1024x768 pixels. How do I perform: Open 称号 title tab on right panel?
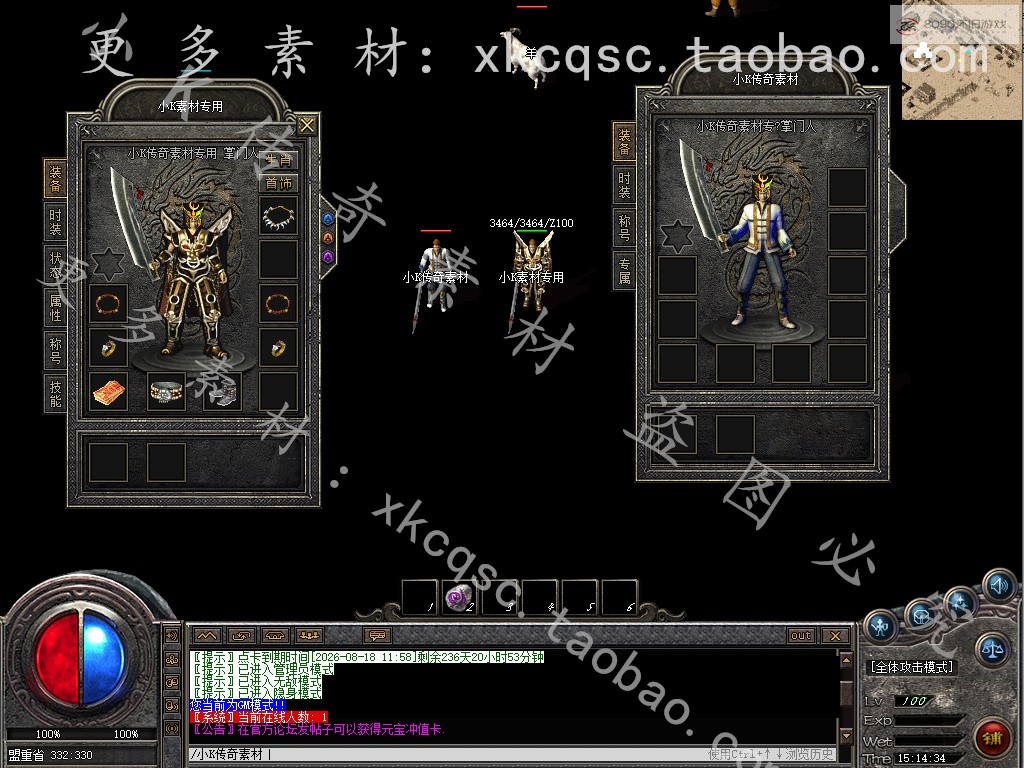coord(625,227)
